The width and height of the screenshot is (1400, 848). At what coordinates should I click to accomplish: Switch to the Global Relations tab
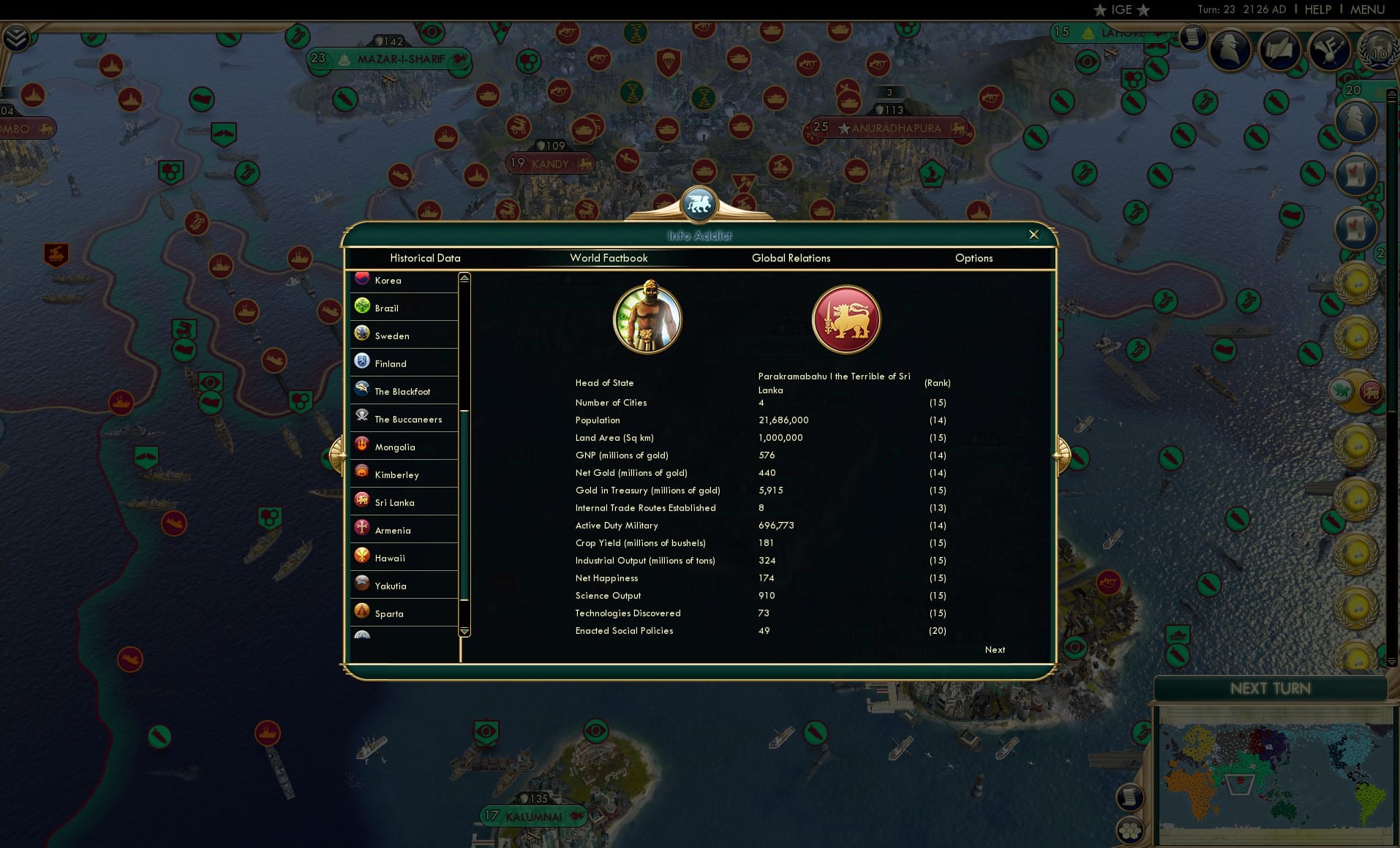point(791,258)
